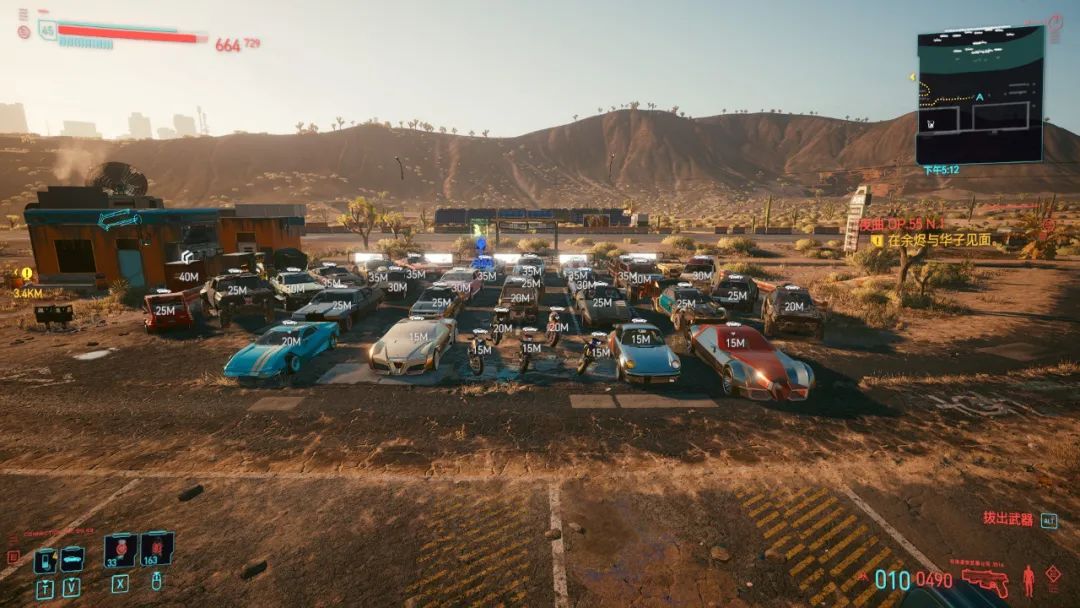This screenshot has height=608, width=1080.
Task: Select the yellow quest marker on minimap edge
Action: pyautogui.click(x=913, y=77)
